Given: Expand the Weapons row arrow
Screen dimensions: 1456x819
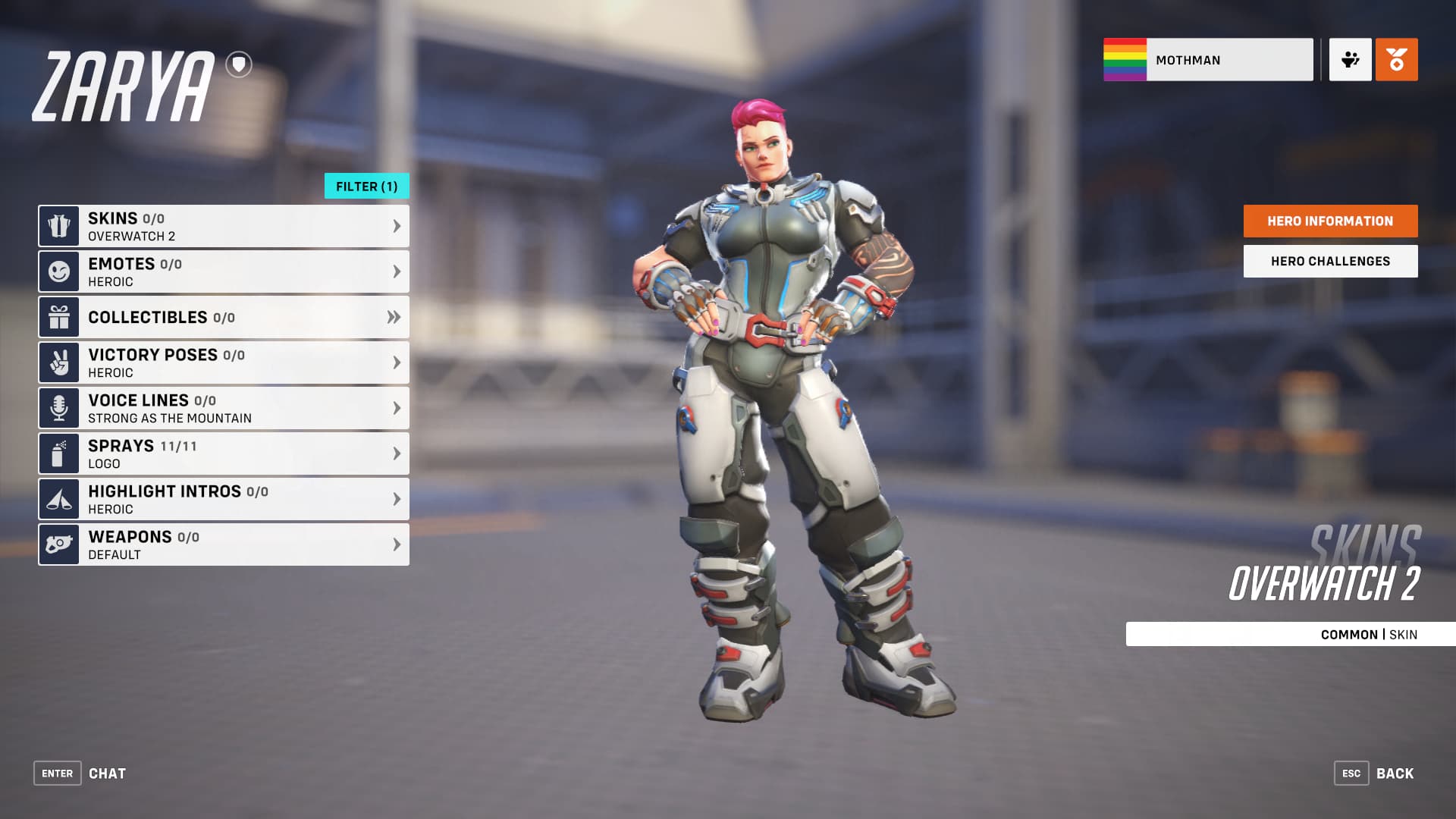Looking at the screenshot, I should click(x=396, y=544).
